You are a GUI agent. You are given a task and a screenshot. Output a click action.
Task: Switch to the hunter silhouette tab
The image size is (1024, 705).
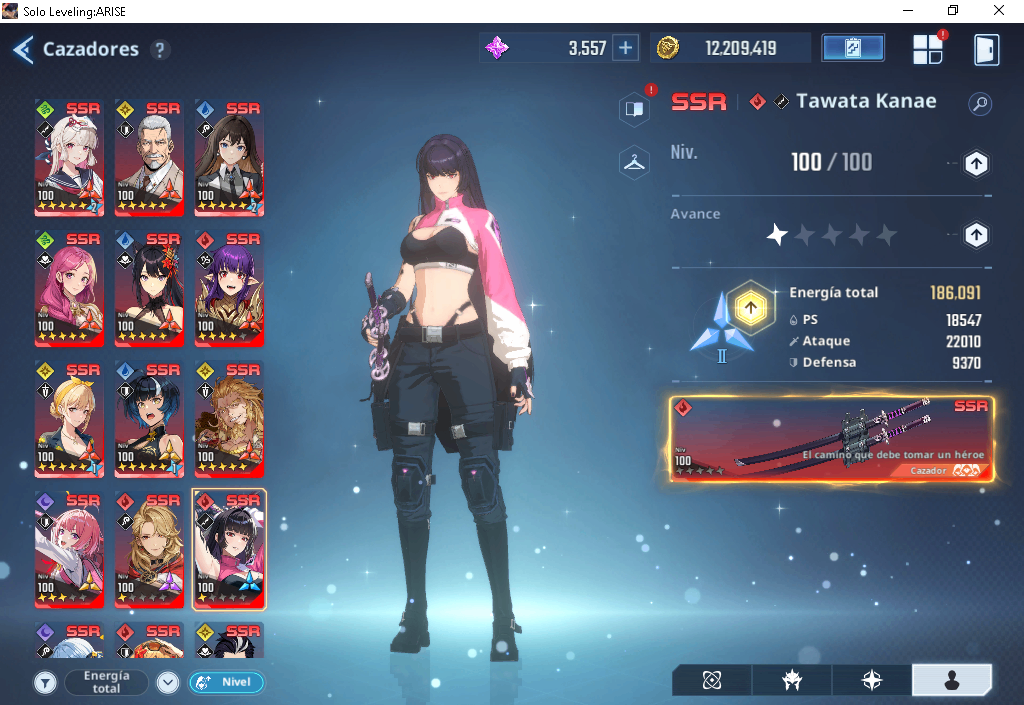[x=951, y=680]
